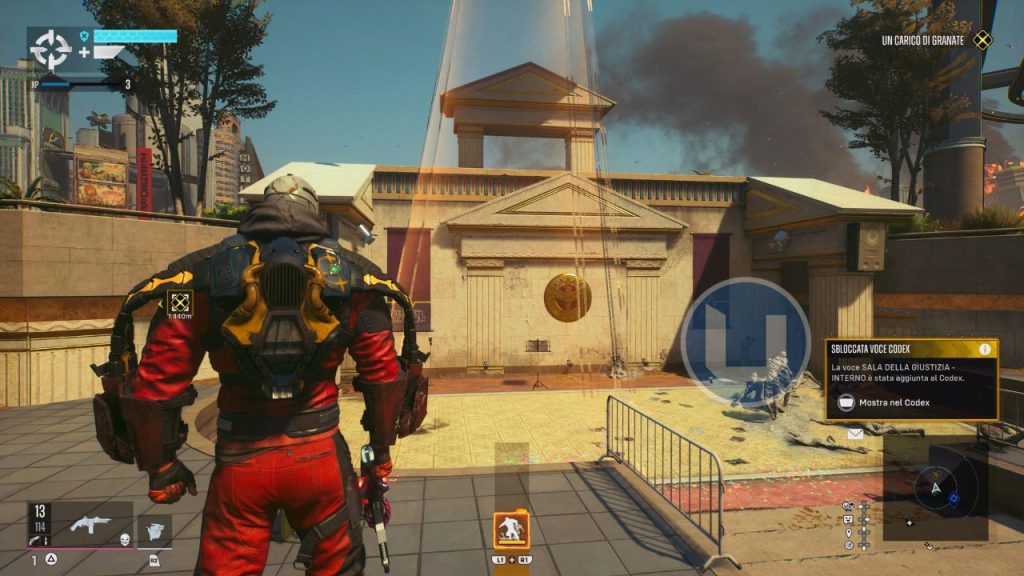Open the circular minimap
Image resolution: width=1024 pixels, height=576 pixels.
(x=935, y=489)
